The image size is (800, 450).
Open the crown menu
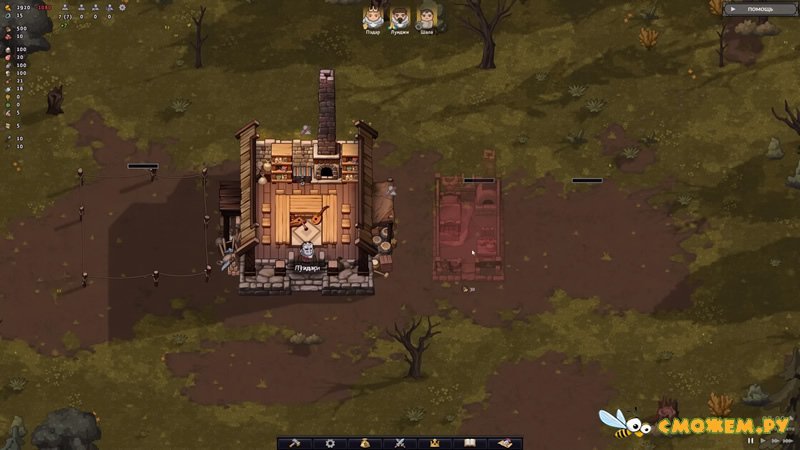coord(435,442)
